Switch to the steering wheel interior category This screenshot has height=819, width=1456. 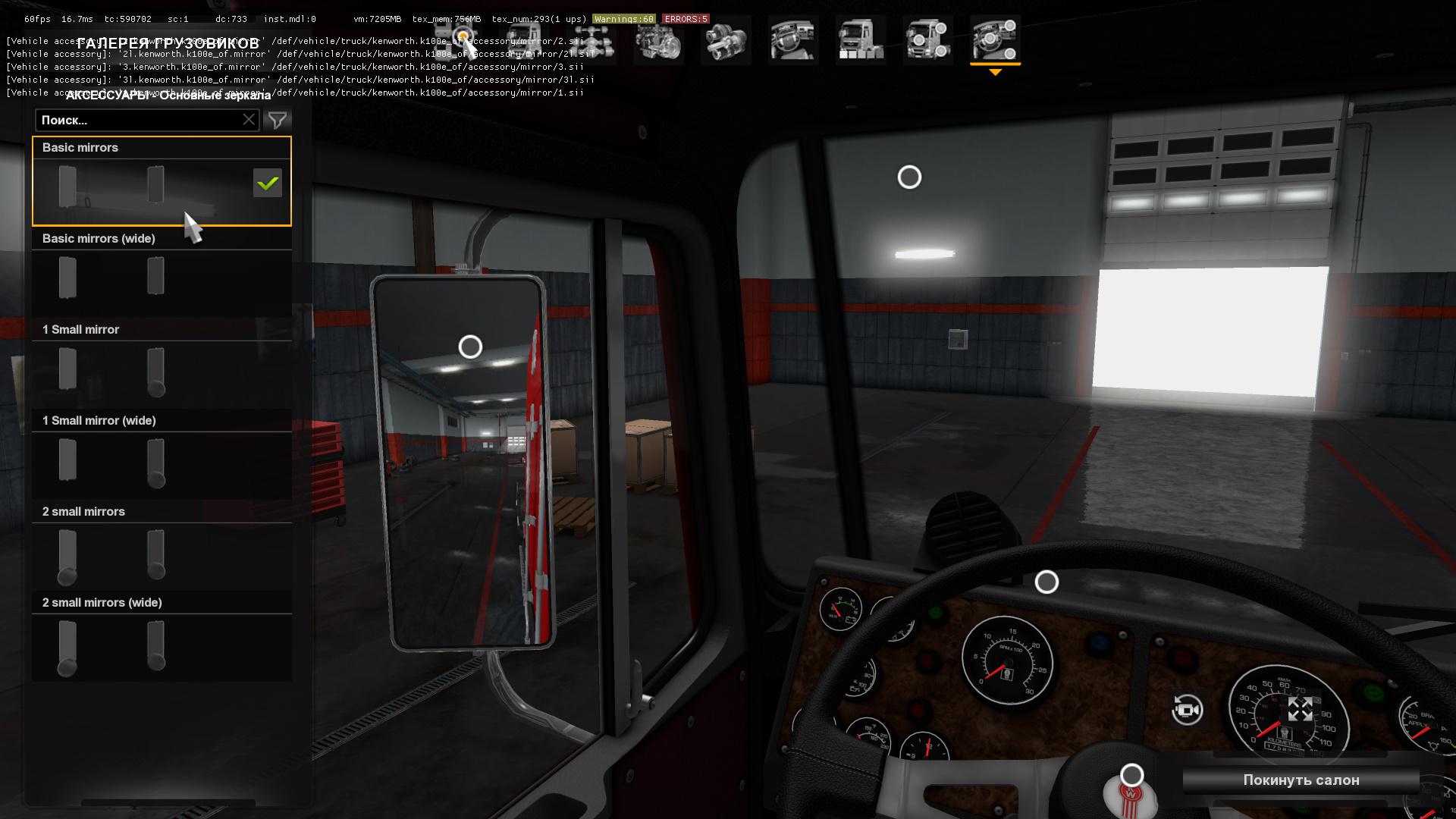[792, 41]
